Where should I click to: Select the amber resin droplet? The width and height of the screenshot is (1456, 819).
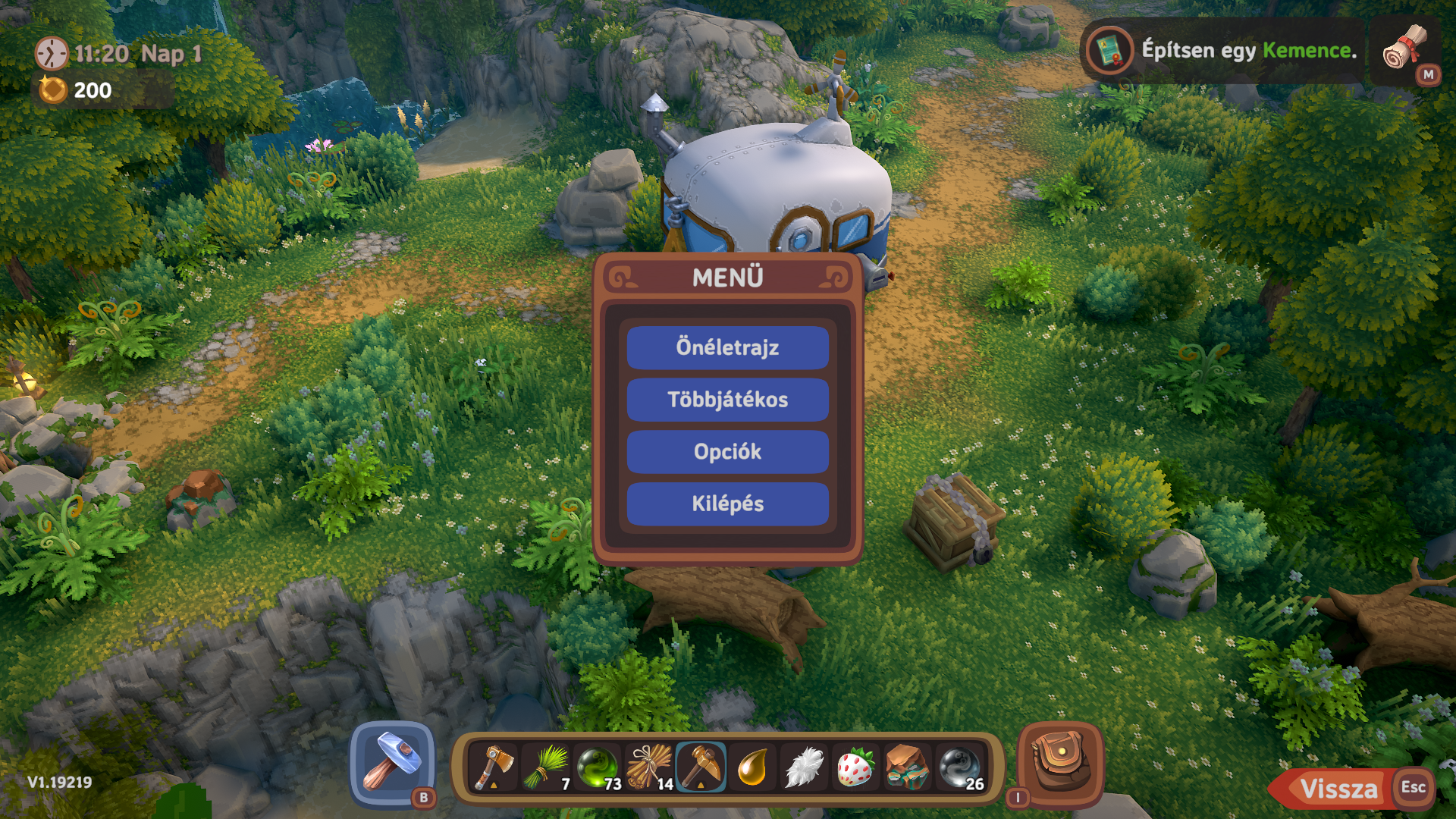(x=752, y=767)
